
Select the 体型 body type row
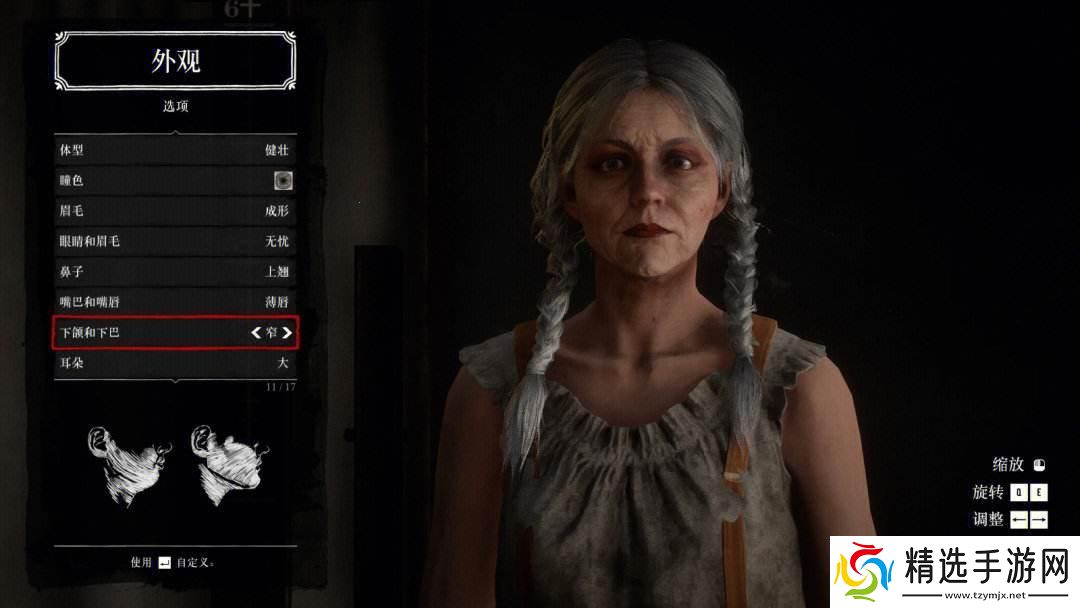[x=174, y=151]
